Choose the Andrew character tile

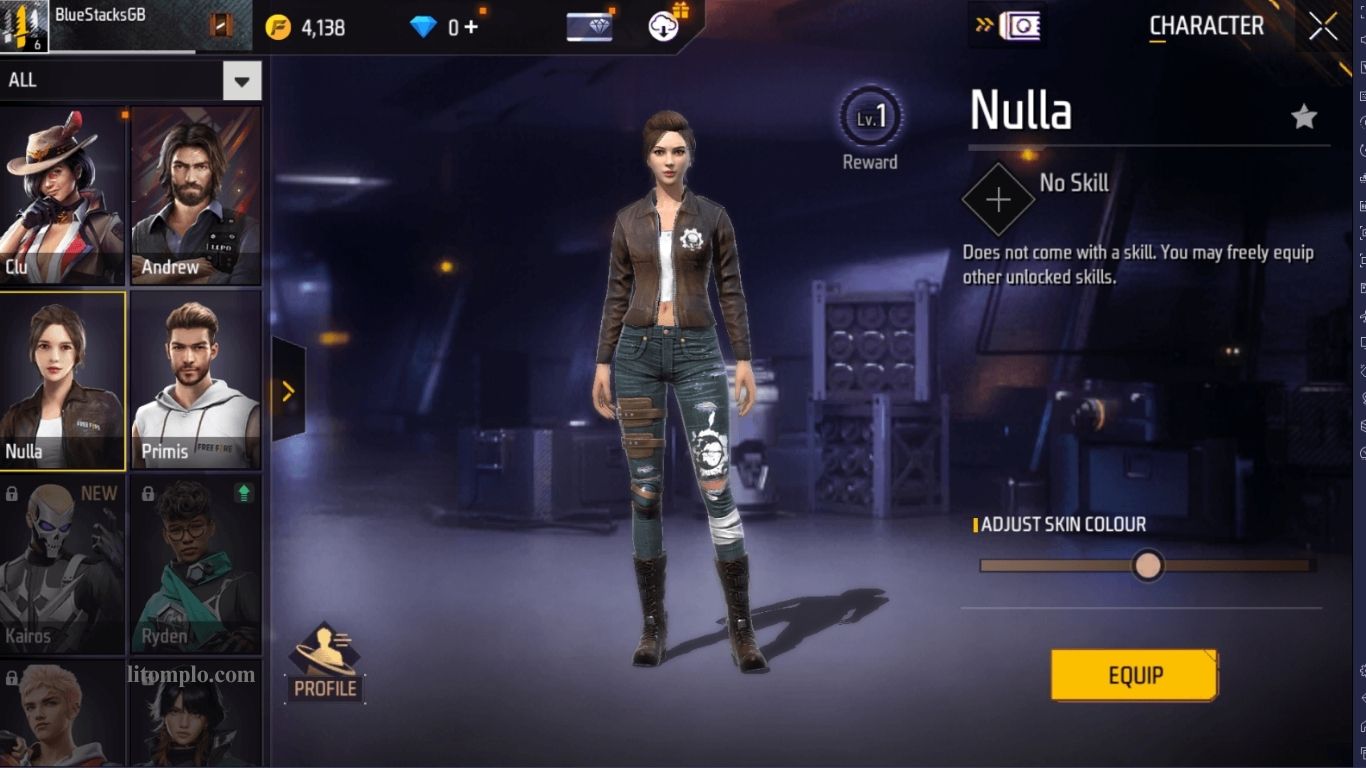click(x=196, y=196)
